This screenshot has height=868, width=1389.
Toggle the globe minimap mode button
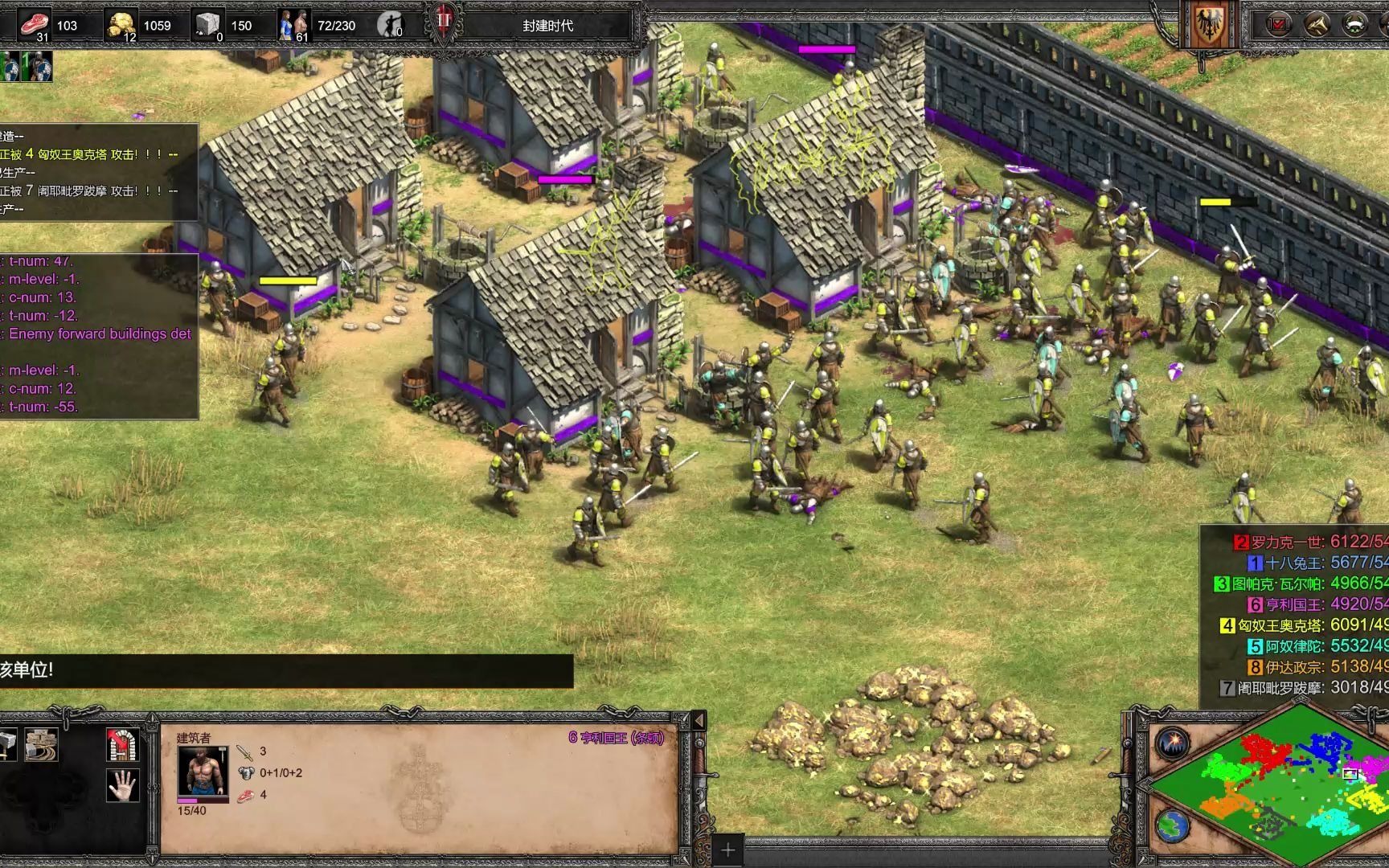[1173, 825]
